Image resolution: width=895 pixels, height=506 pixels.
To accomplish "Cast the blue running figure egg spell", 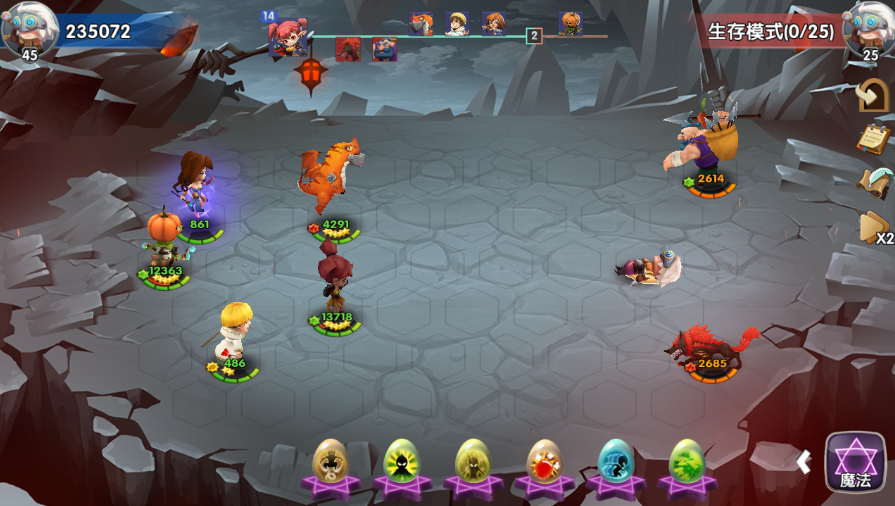I will [616, 464].
